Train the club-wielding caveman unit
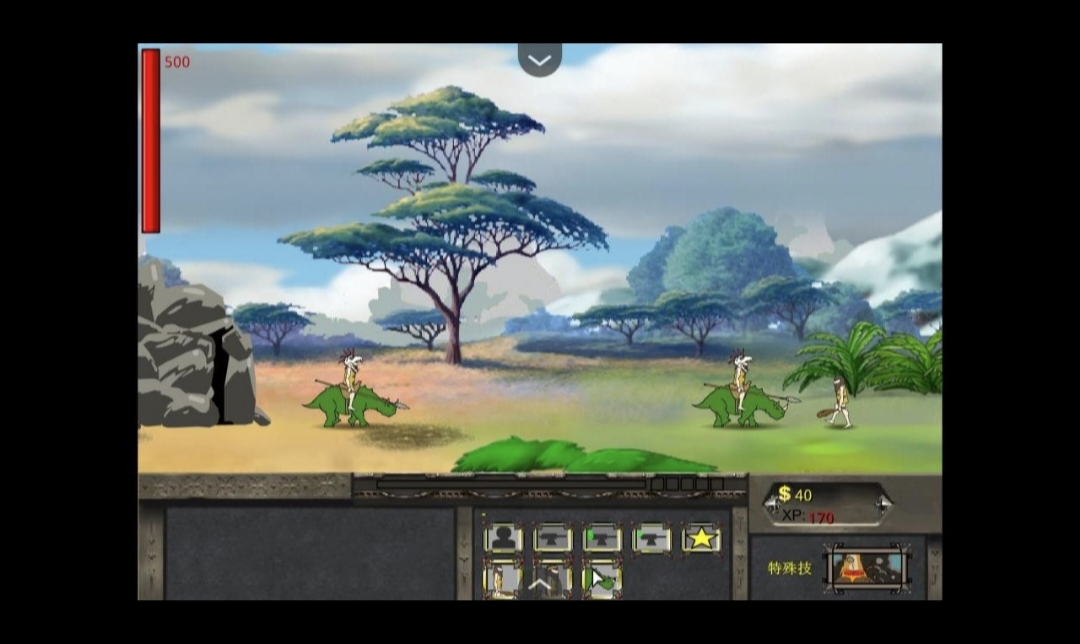 tap(503, 579)
